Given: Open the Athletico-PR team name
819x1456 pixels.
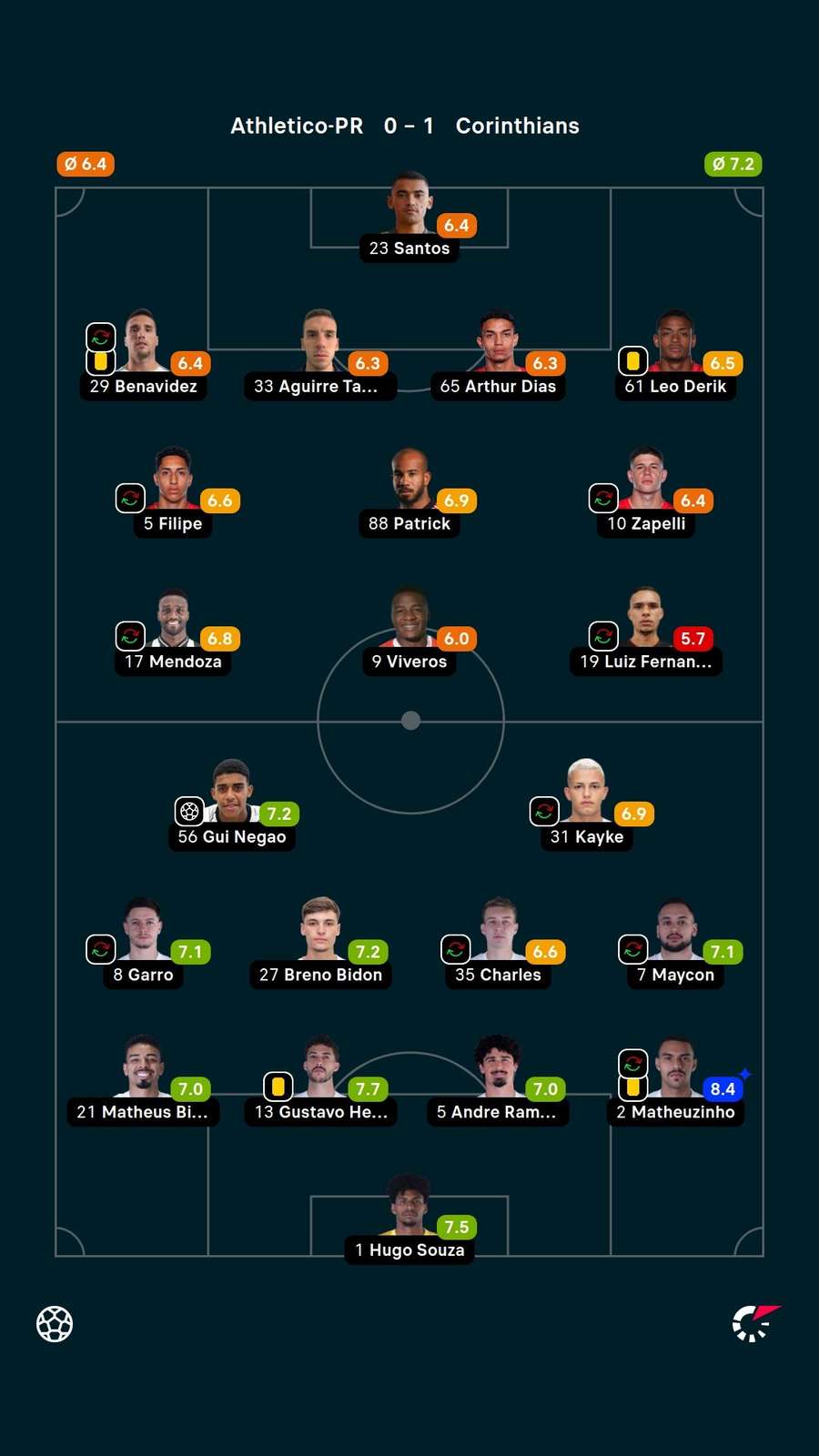Looking at the screenshot, I should tap(297, 126).
